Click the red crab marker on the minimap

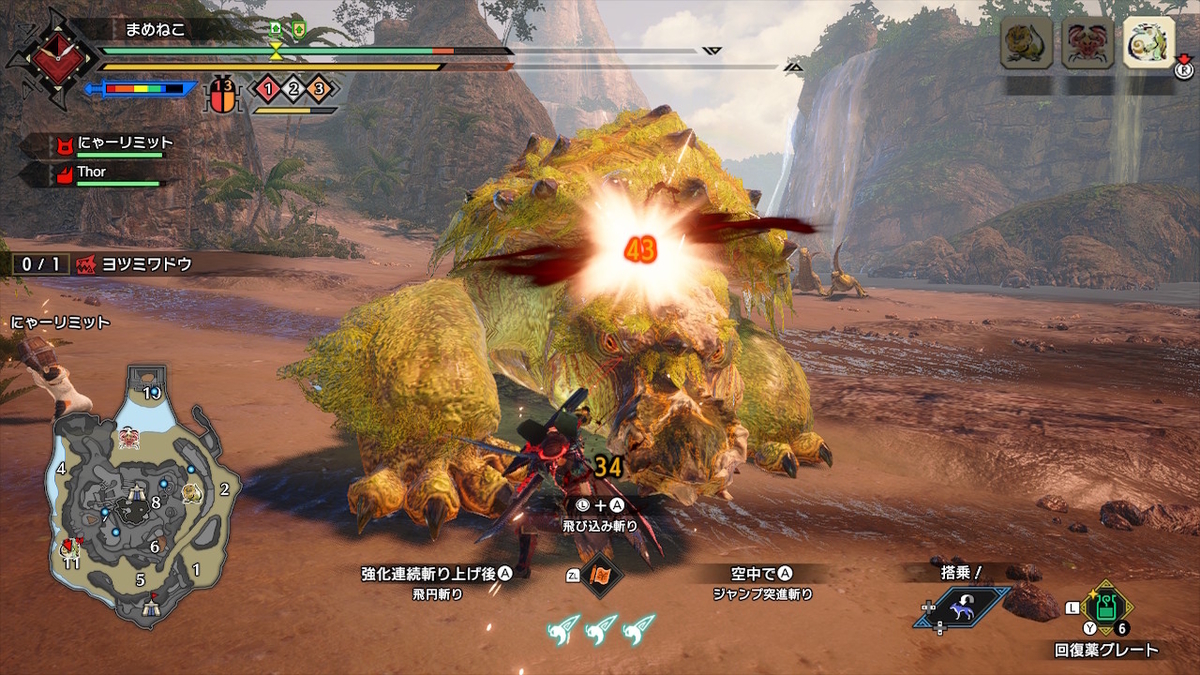tap(128, 438)
